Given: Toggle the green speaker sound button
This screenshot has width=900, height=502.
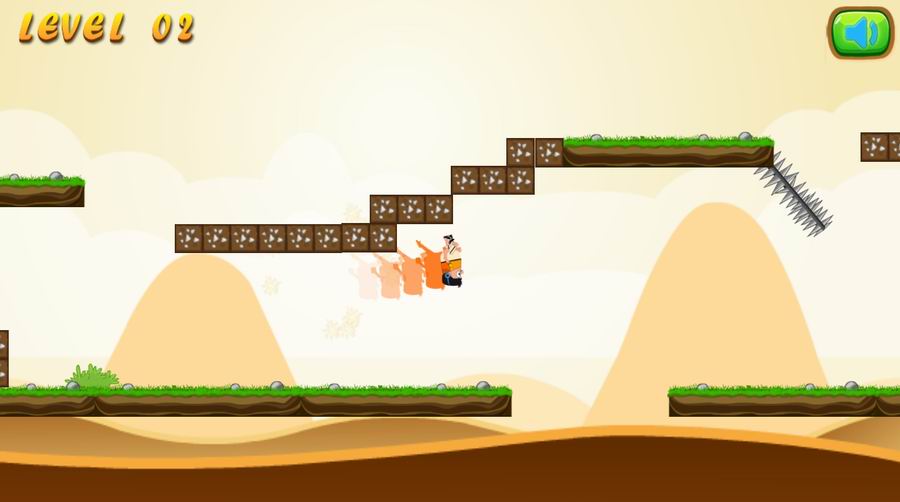Looking at the screenshot, I should click(x=859, y=33).
